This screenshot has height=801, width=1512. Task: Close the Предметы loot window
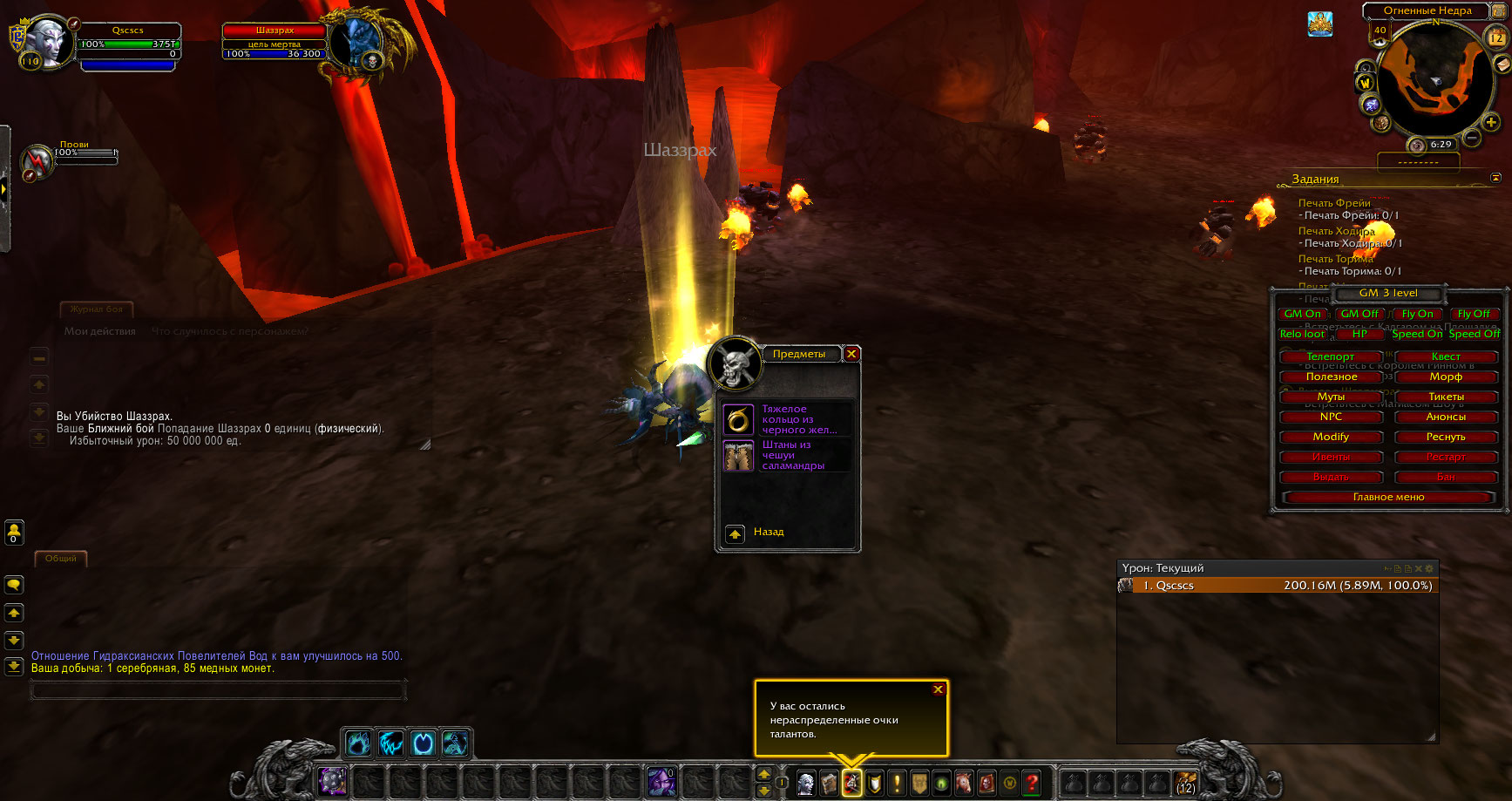coord(851,354)
